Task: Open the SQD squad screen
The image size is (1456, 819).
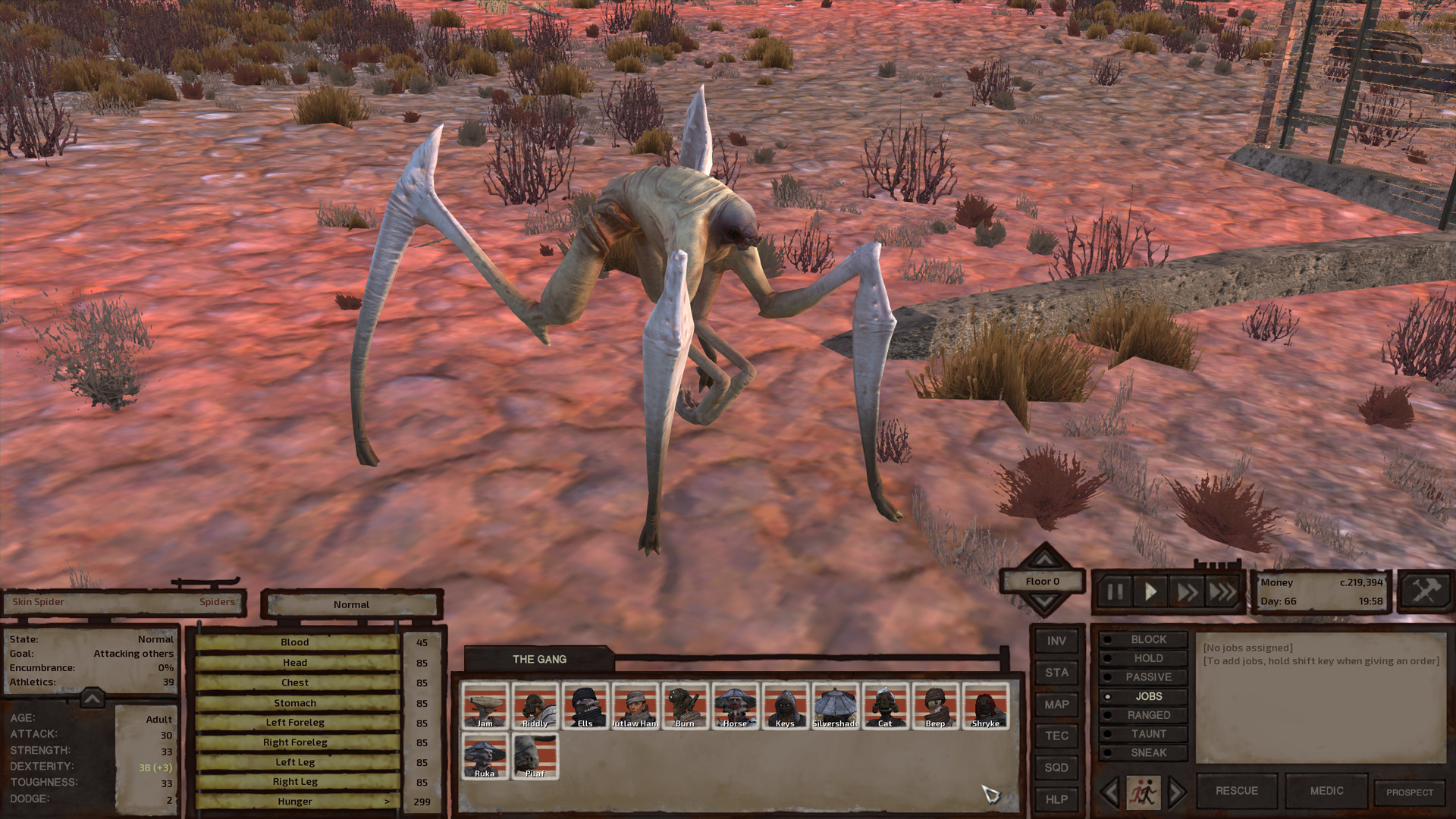Action: 1056,767
